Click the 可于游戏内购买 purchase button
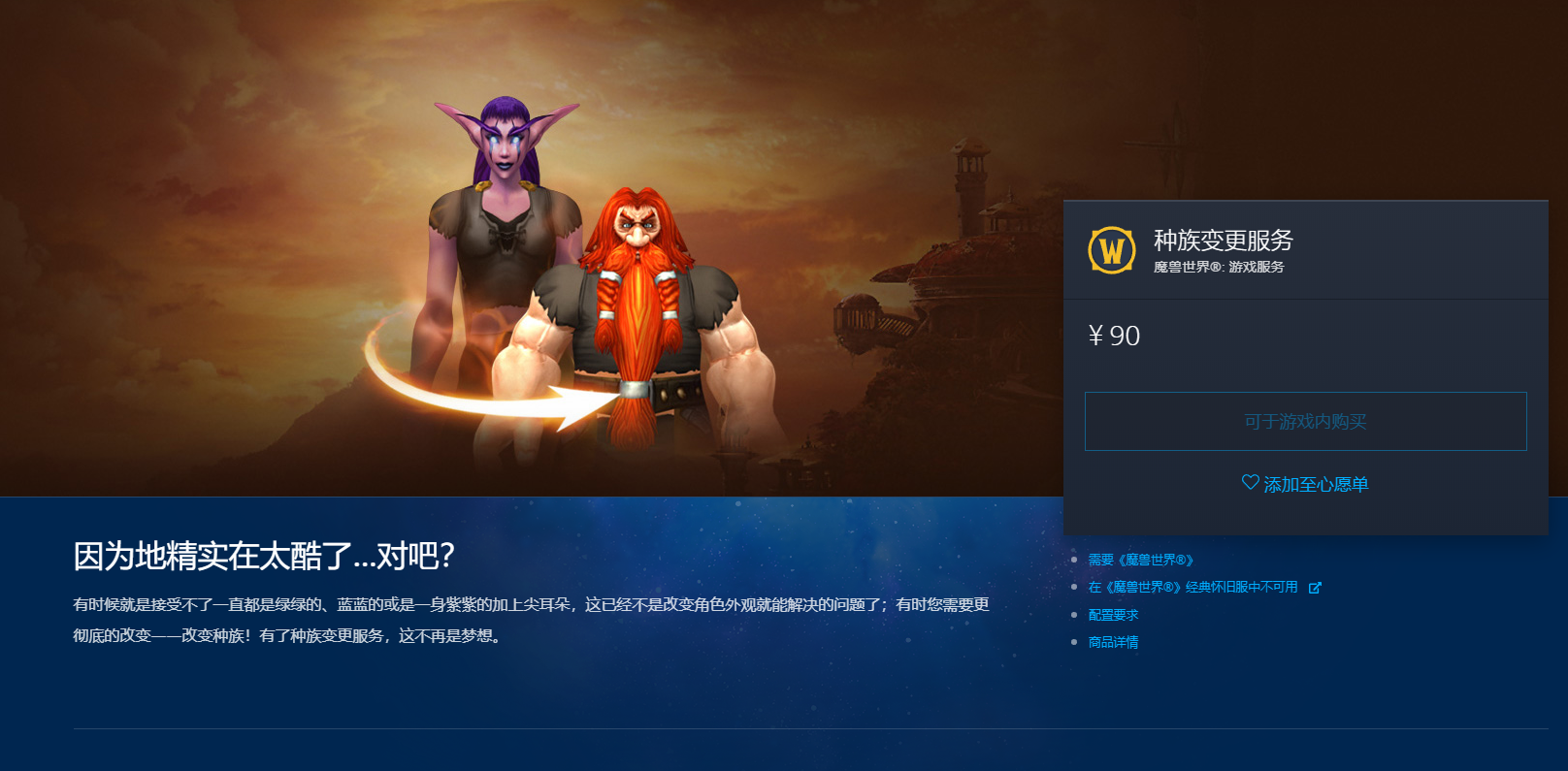The height and width of the screenshot is (771, 1568). click(1305, 422)
